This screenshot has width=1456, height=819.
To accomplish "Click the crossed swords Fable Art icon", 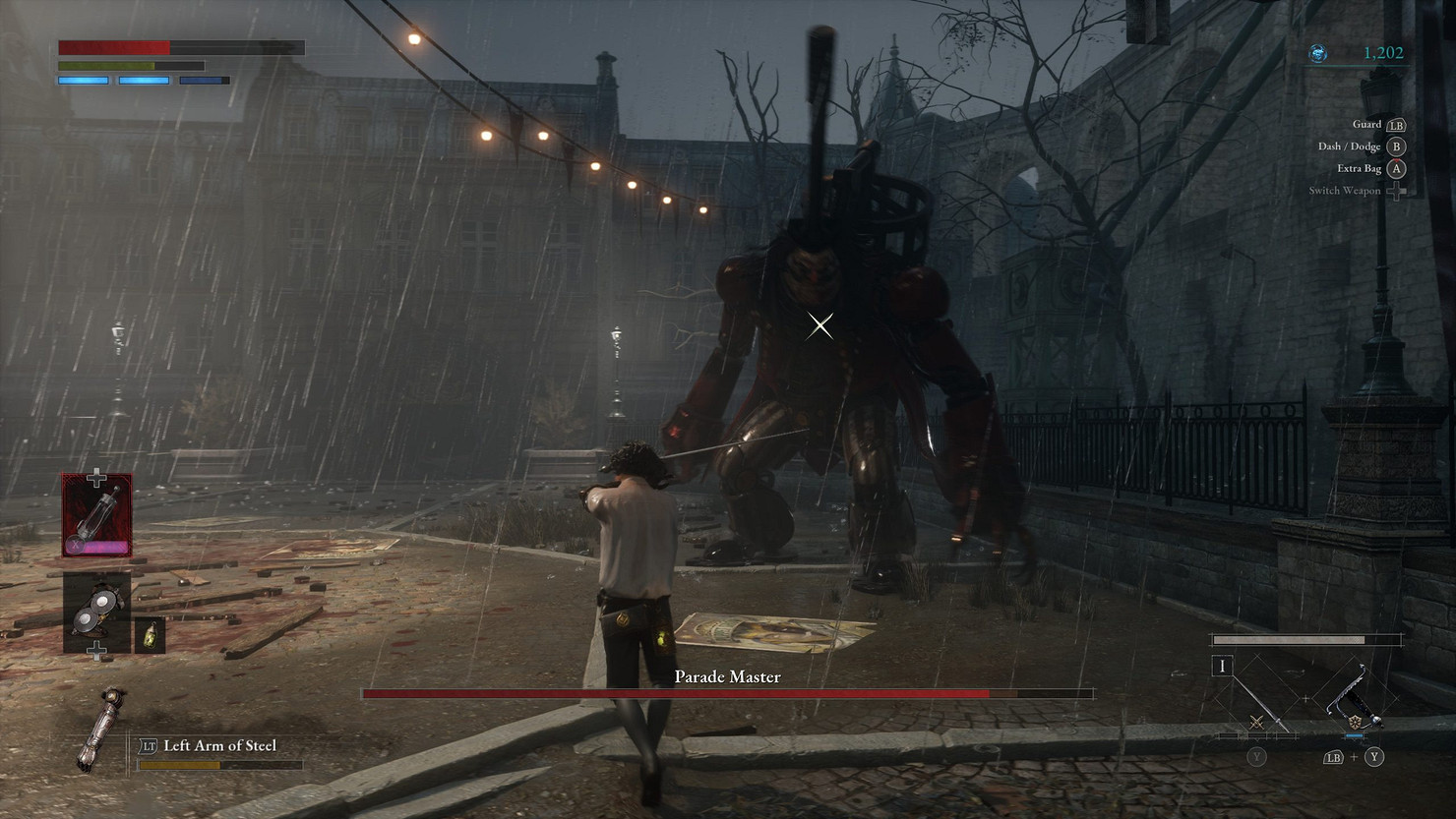I will (x=1256, y=723).
